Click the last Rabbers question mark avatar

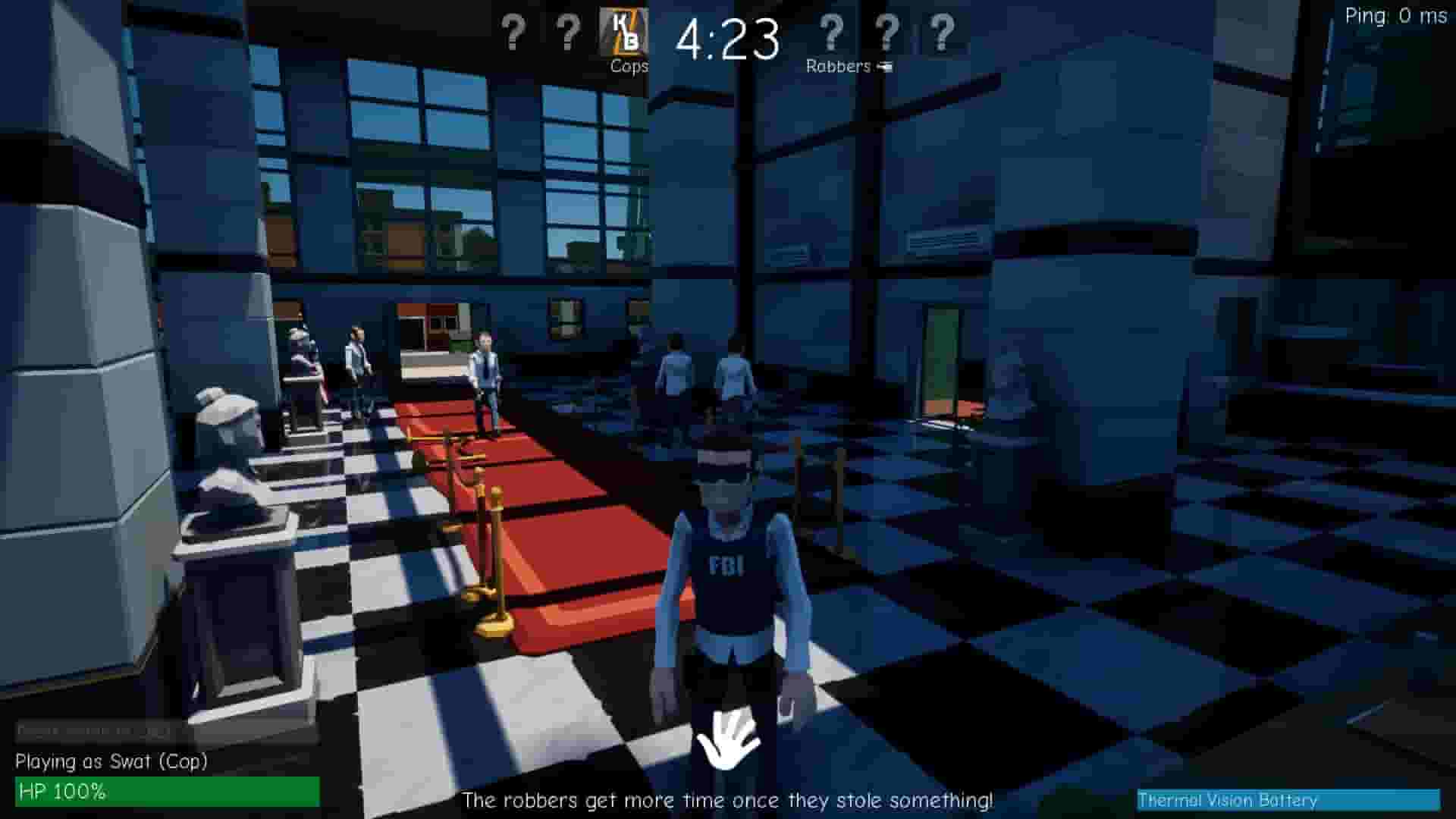(941, 34)
